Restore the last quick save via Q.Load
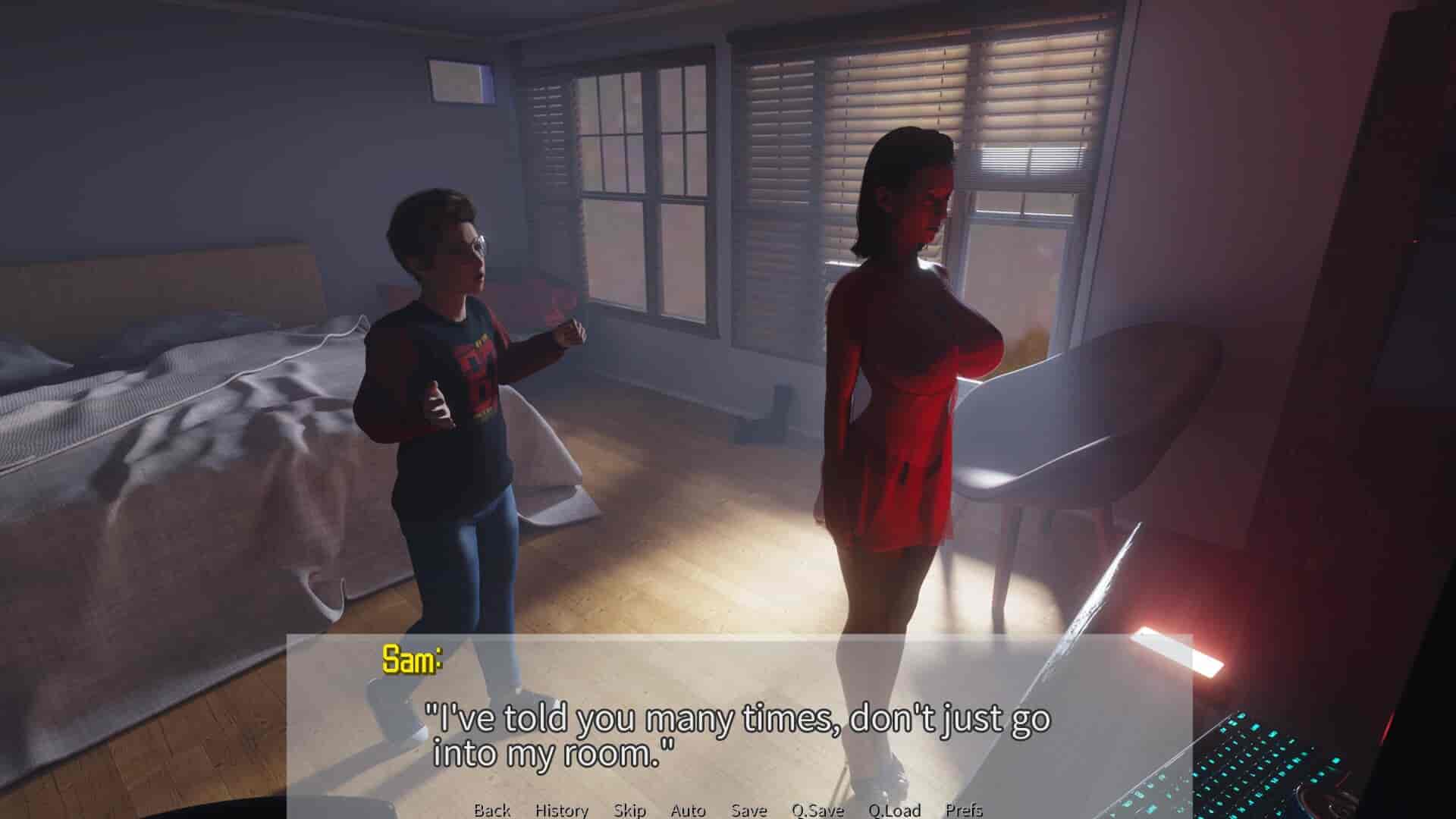The height and width of the screenshot is (819, 1456). coord(895,811)
